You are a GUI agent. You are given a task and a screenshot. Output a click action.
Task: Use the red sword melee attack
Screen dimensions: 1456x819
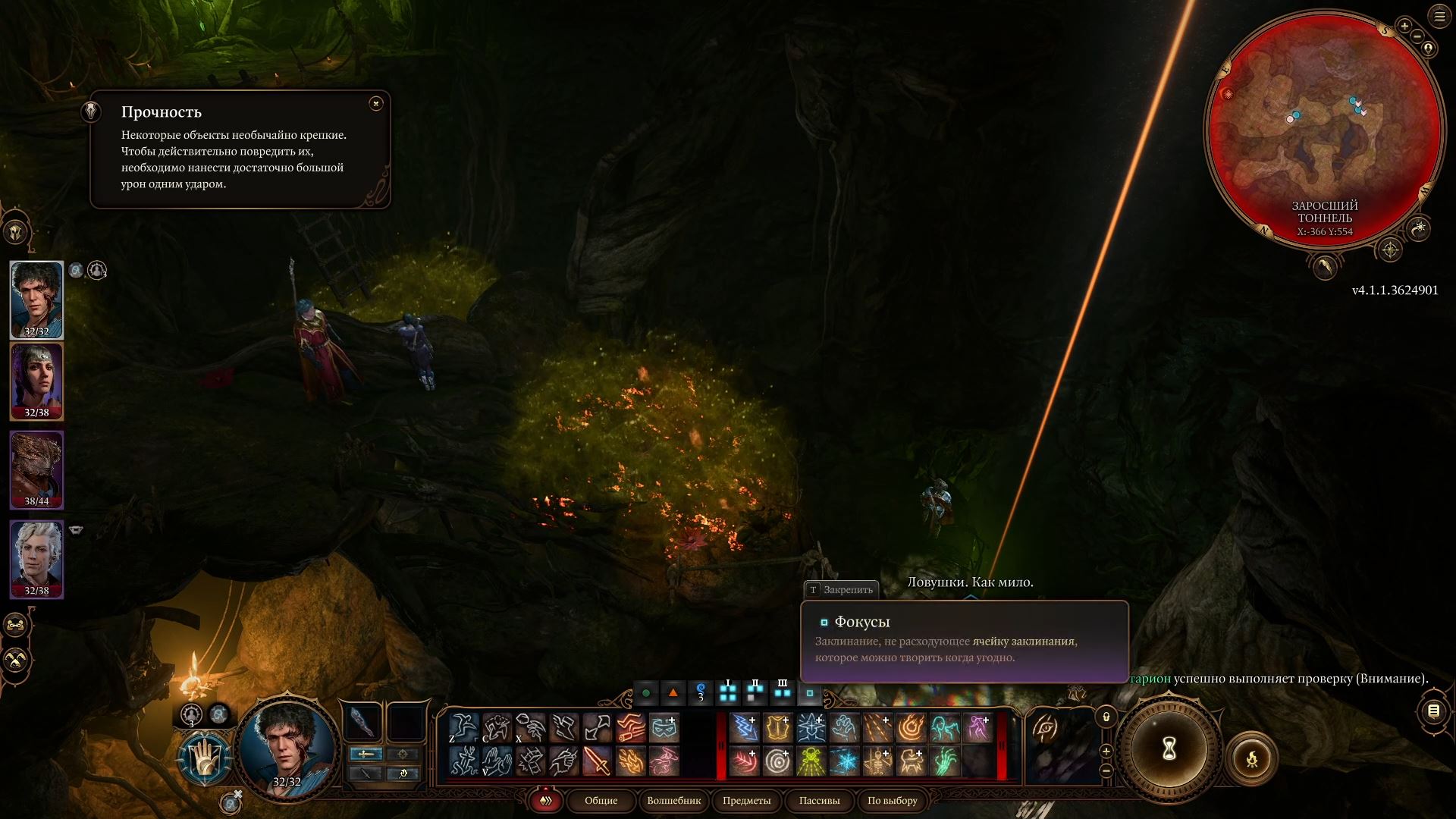[598, 761]
